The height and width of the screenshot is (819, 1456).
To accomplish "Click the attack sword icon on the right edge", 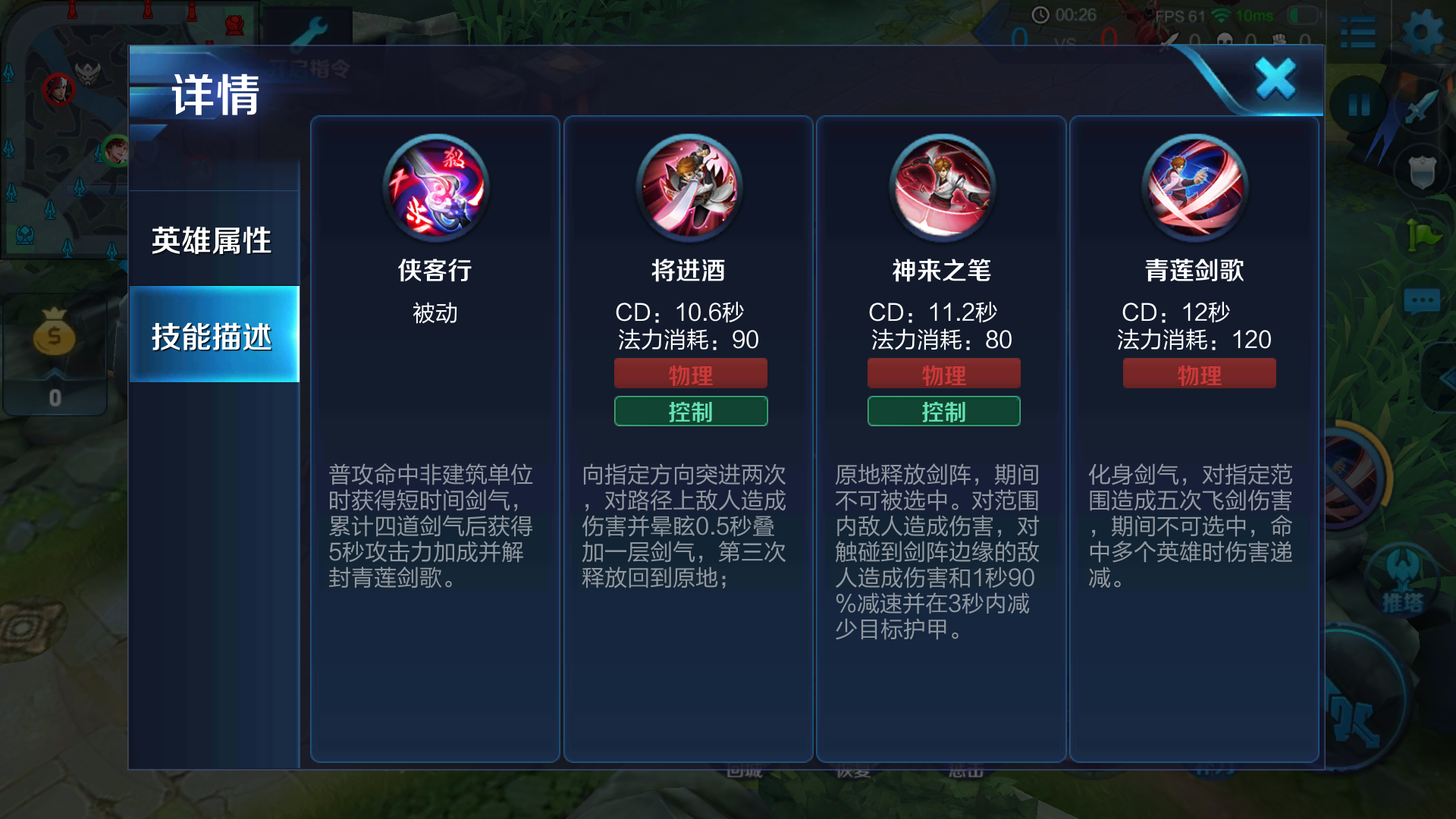I will tap(1422, 106).
